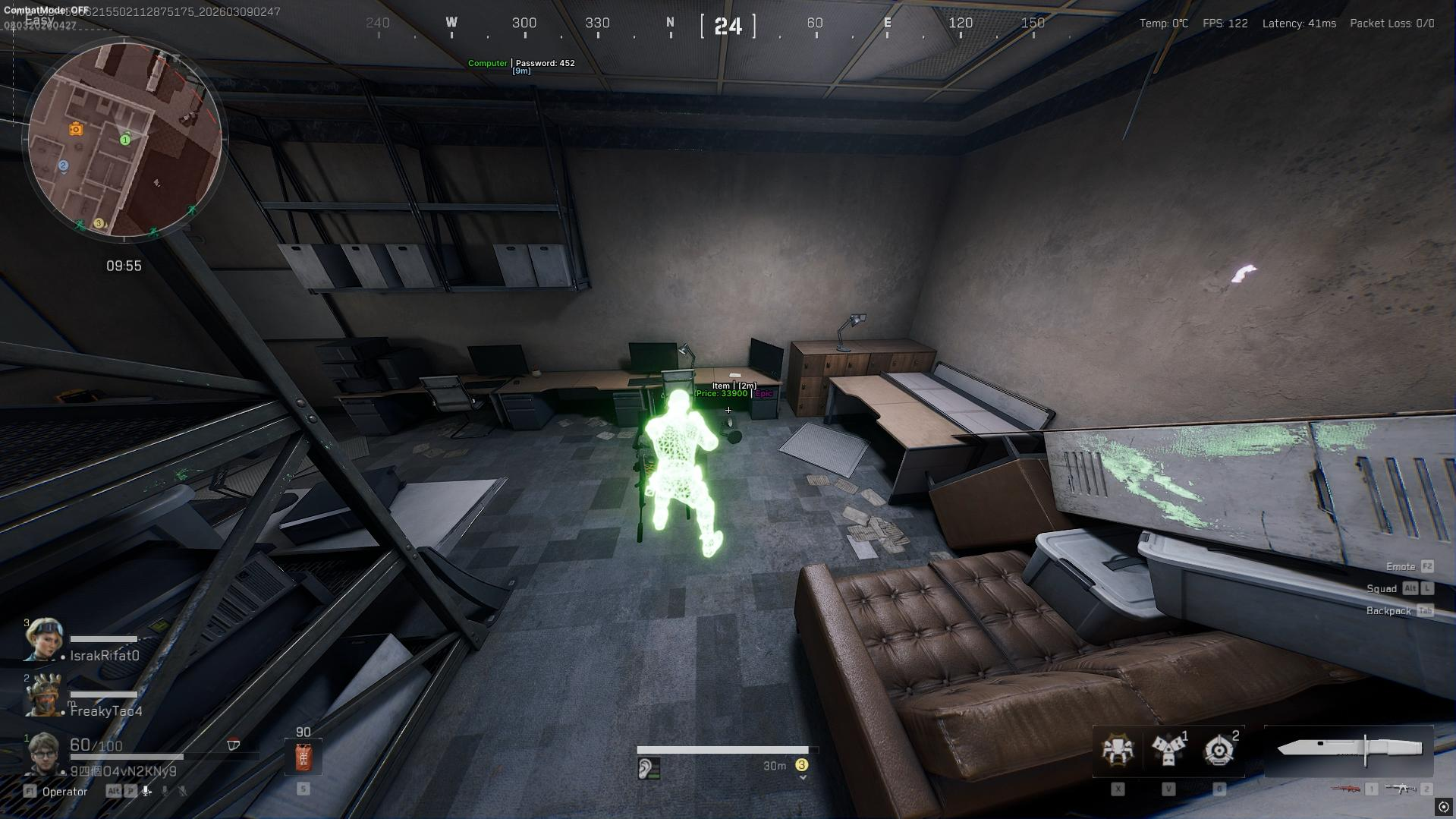The width and height of the screenshot is (1456, 819).
Task: Click your own operator portrait
Action: coord(43,754)
